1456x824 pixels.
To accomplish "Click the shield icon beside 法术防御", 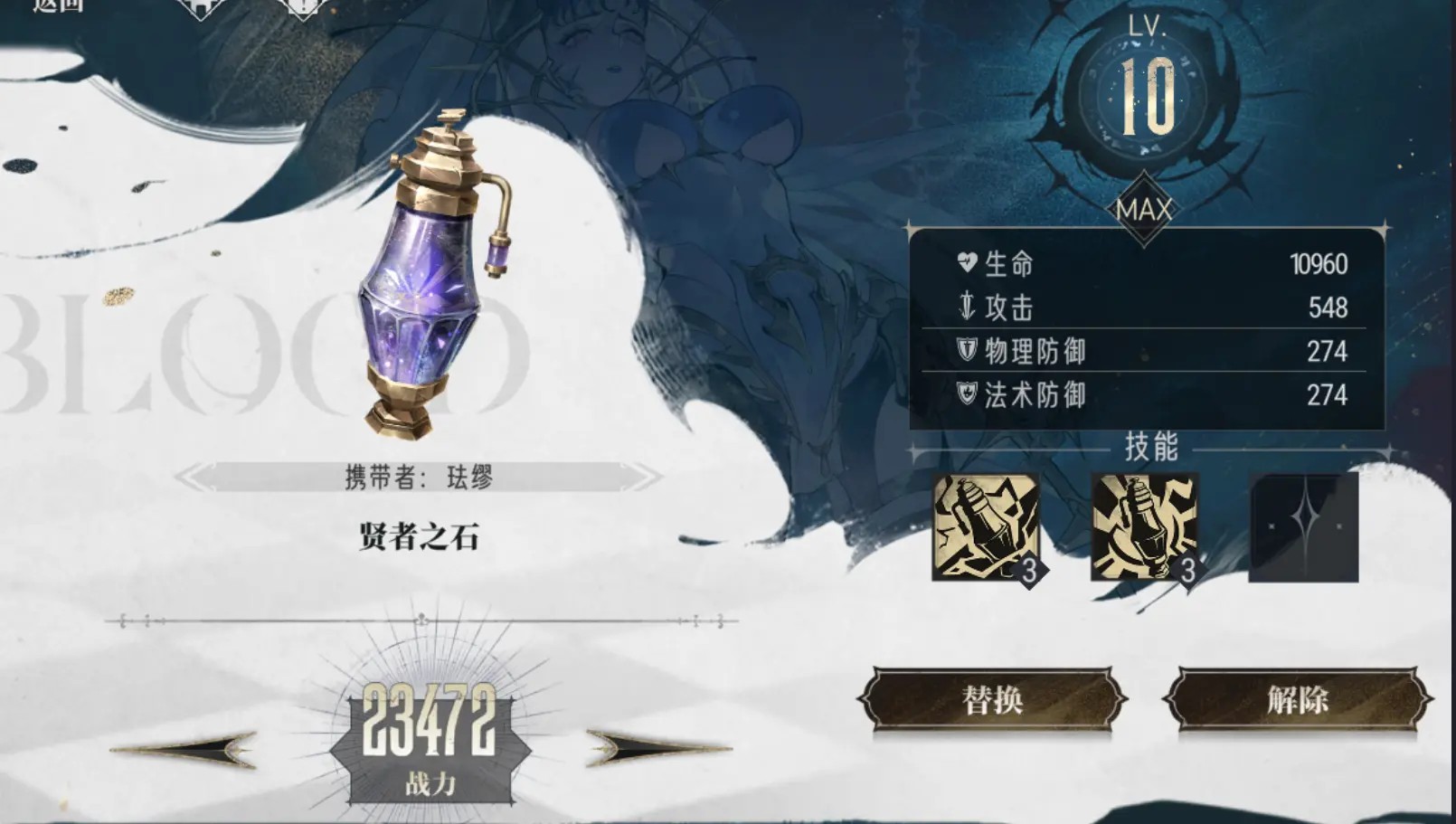I will point(965,393).
